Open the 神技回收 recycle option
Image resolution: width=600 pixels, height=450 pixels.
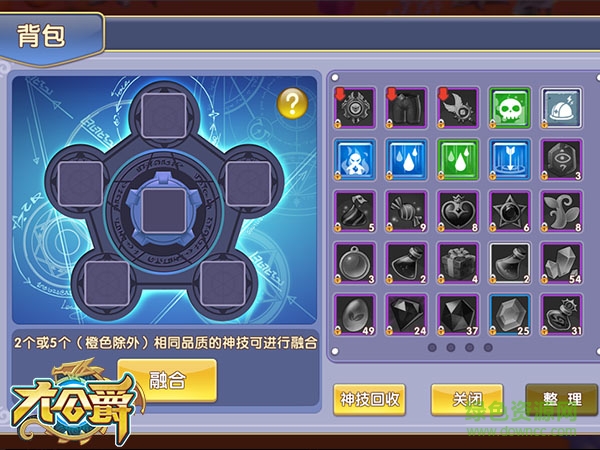(x=369, y=399)
